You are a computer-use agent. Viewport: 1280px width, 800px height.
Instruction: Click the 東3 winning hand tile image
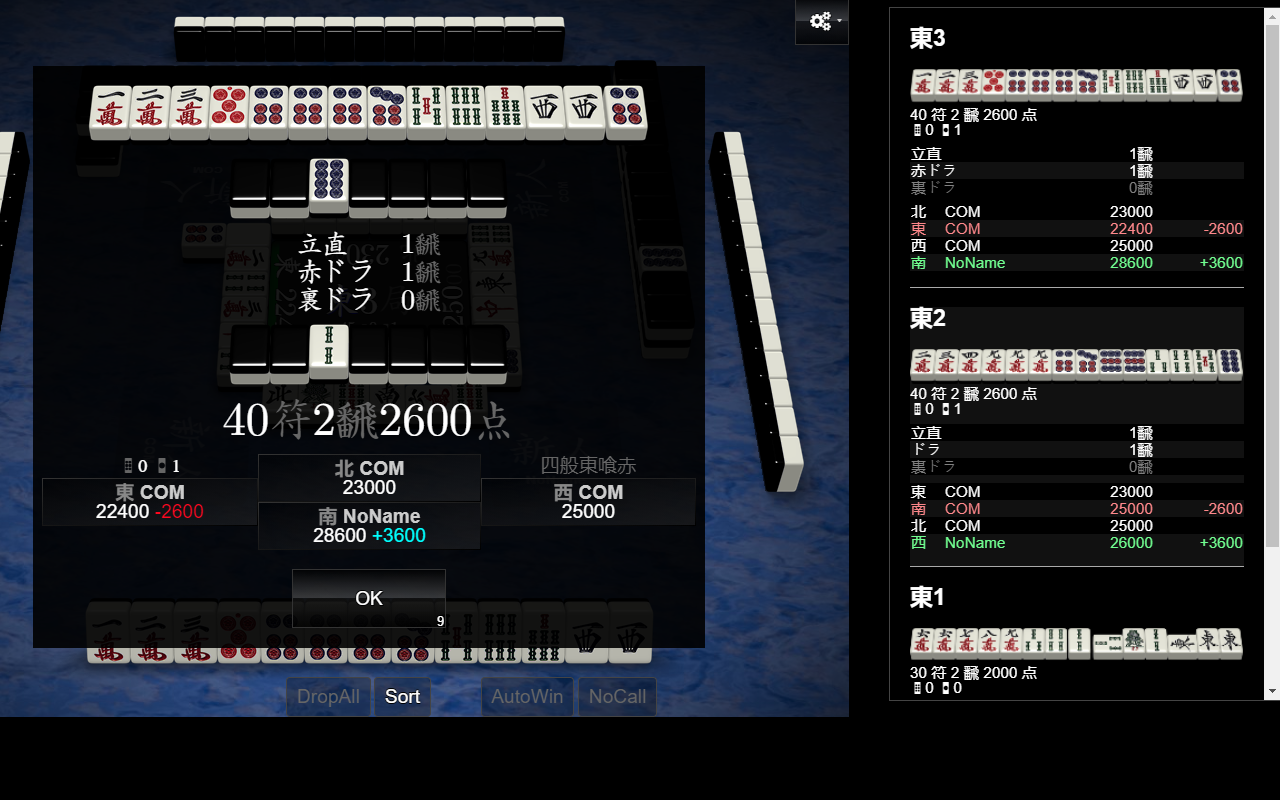(1075, 83)
